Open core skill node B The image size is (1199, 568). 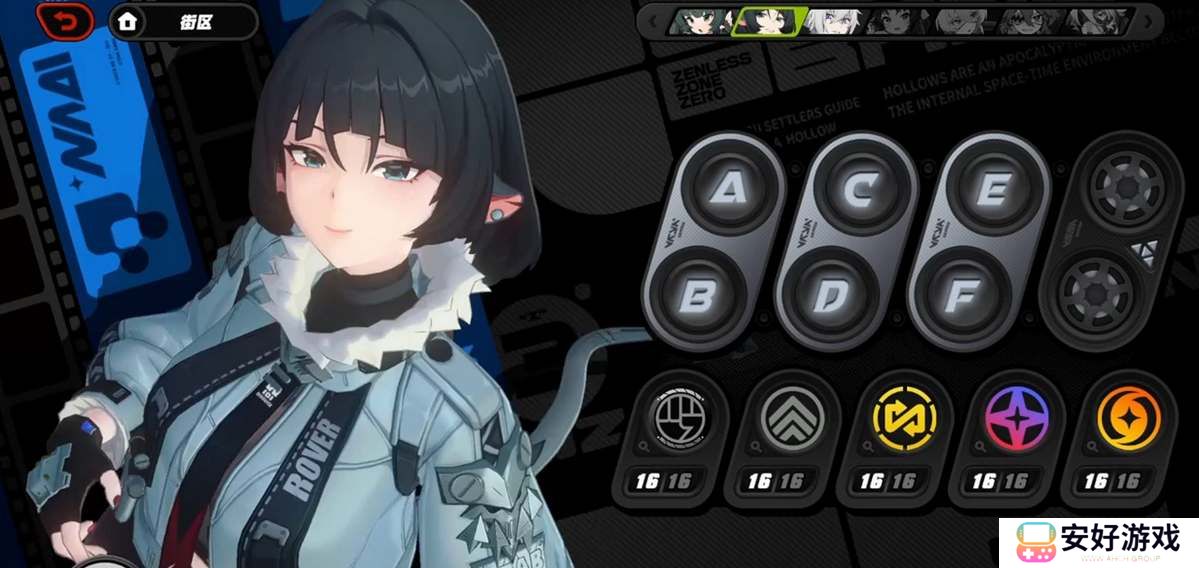point(699,295)
